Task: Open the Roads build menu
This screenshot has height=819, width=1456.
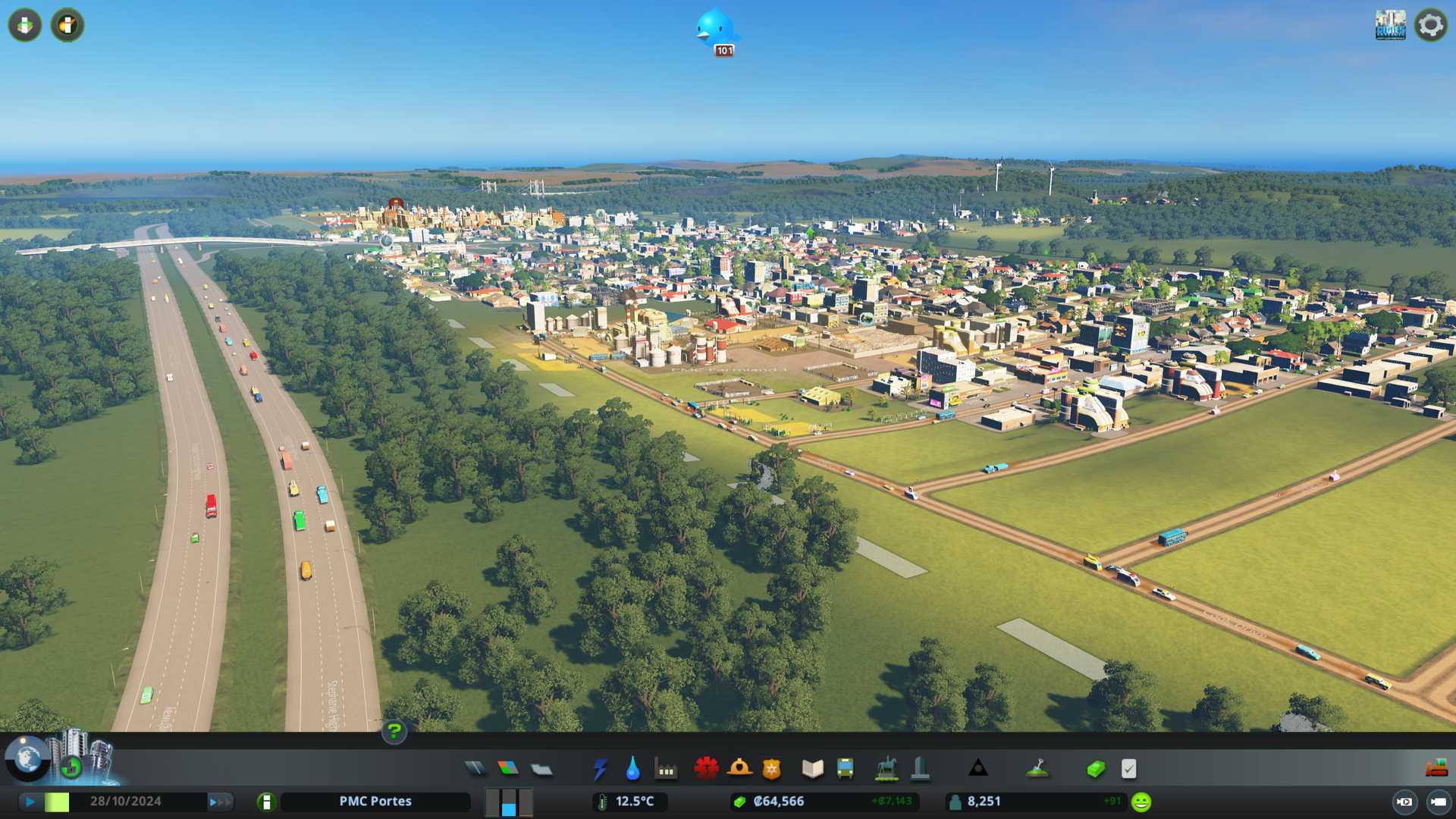Action: [x=475, y=769]
